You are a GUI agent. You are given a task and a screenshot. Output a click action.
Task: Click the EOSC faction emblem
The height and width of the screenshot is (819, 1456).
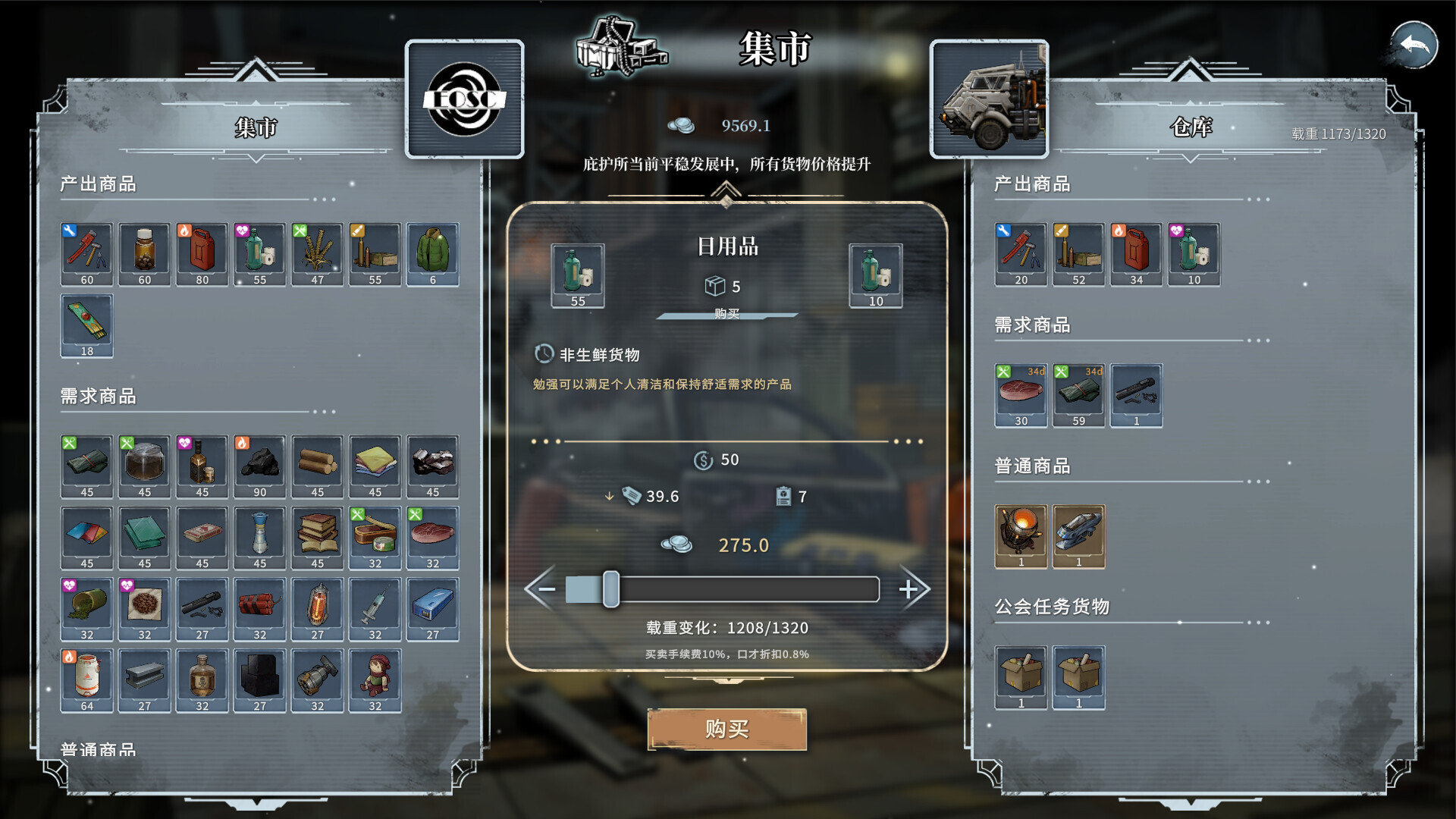464,99
